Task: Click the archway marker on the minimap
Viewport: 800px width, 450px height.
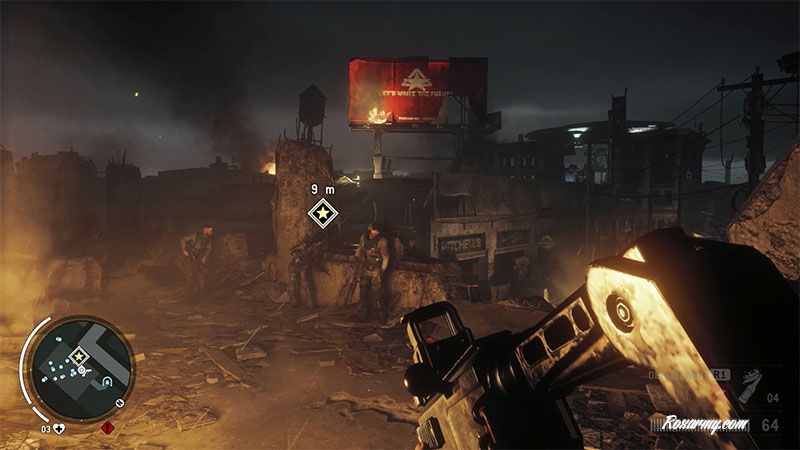Action: pyautogui.click(x=104, y=379)
